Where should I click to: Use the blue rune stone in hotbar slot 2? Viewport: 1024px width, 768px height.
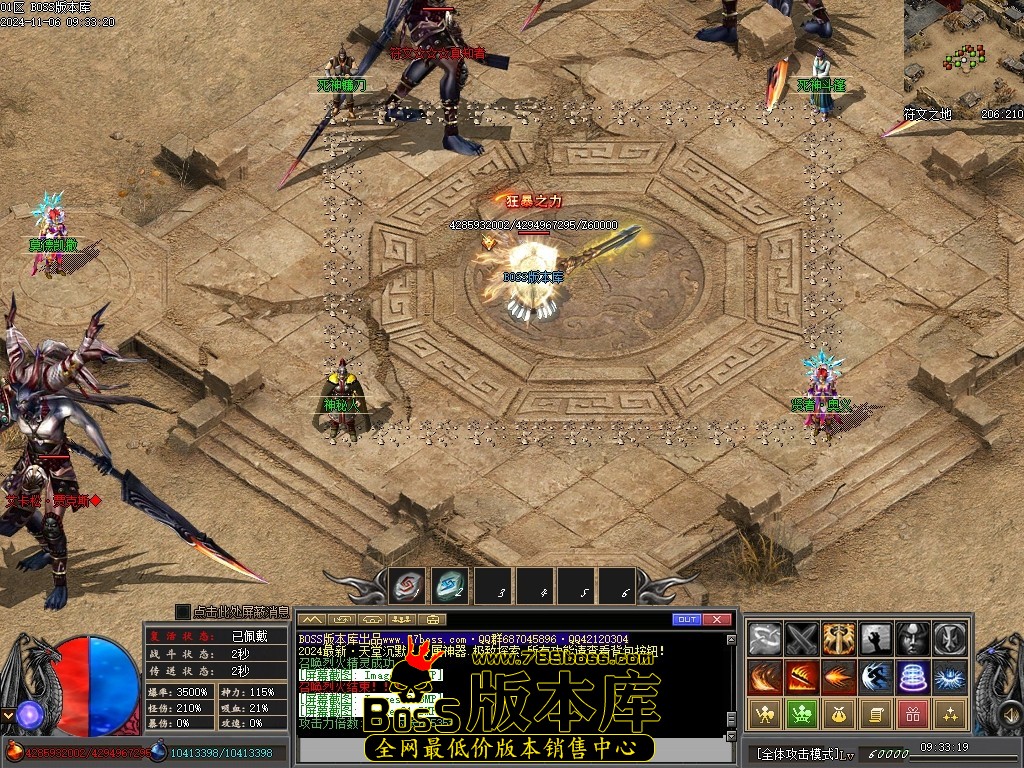[x=450, y=585]
